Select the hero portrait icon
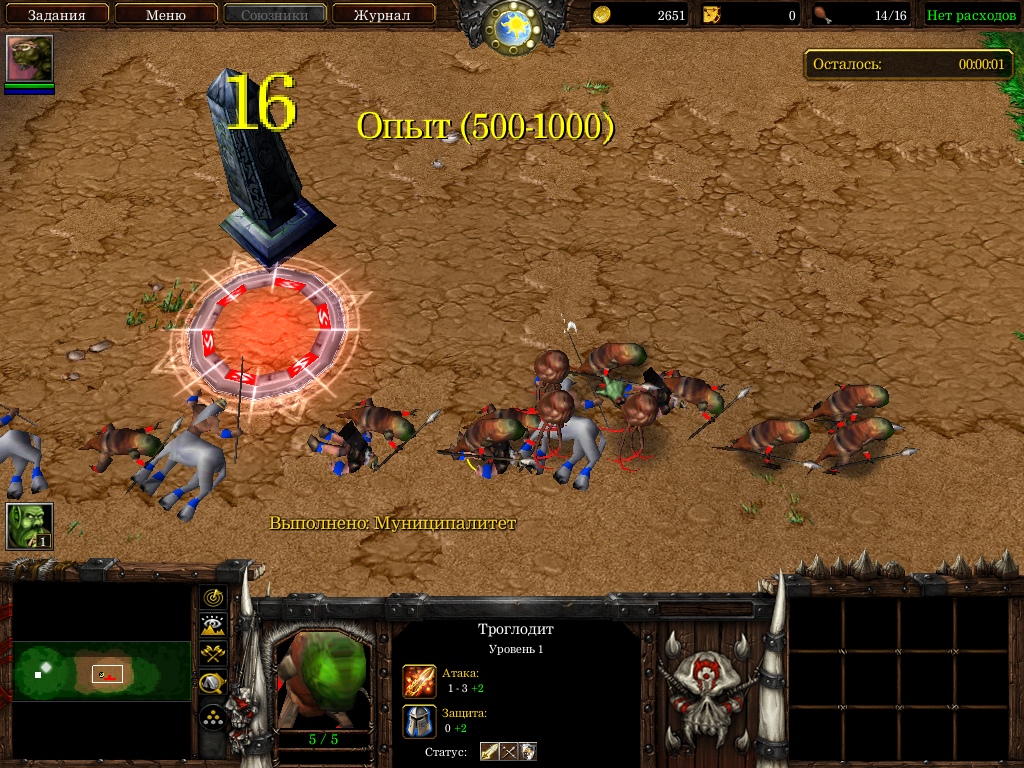Image resolution: width=1024 pixels, height=768 pixels. (x=30, y=59)
